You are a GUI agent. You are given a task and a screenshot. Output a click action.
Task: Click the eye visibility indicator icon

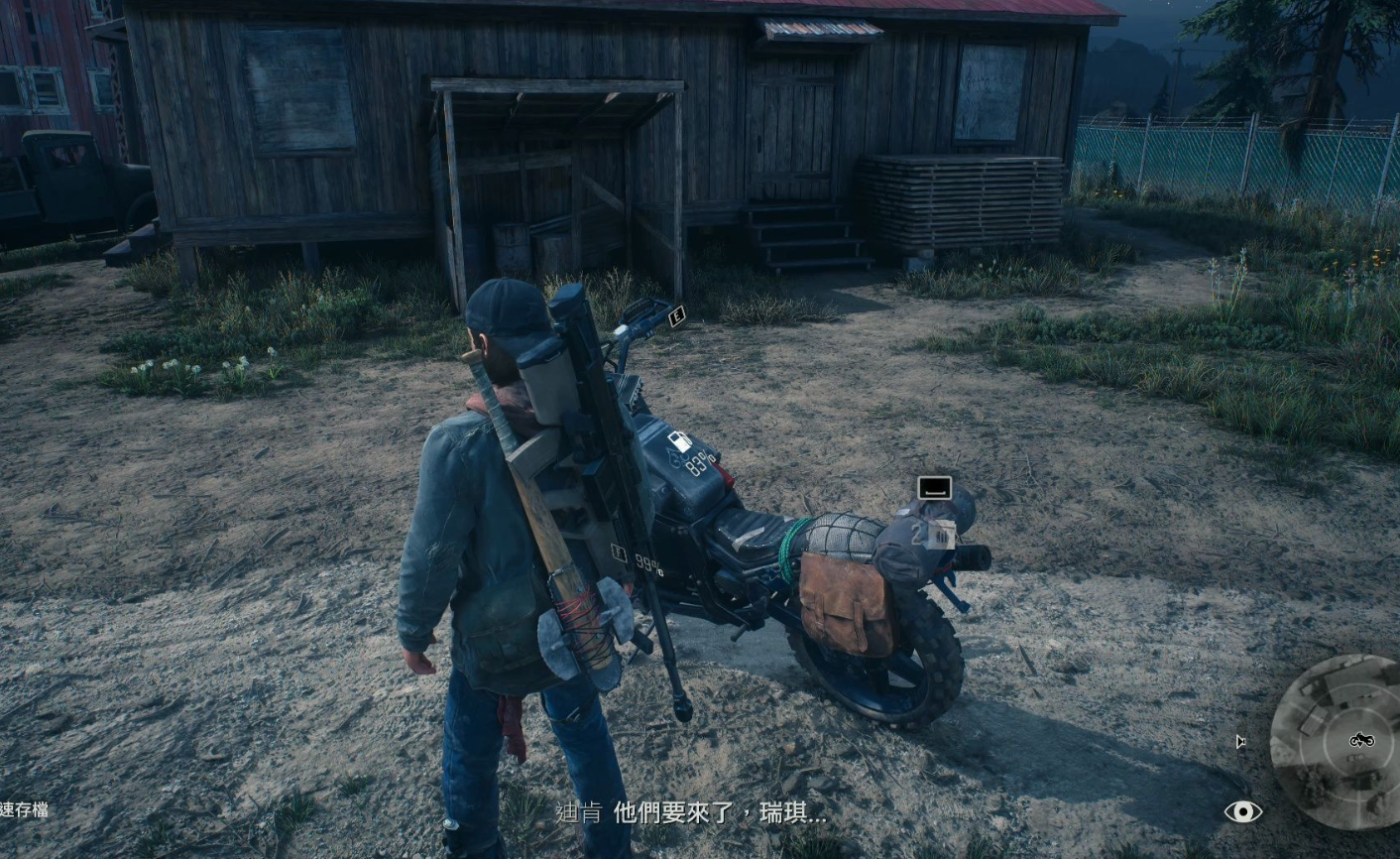coord(1242,811)
